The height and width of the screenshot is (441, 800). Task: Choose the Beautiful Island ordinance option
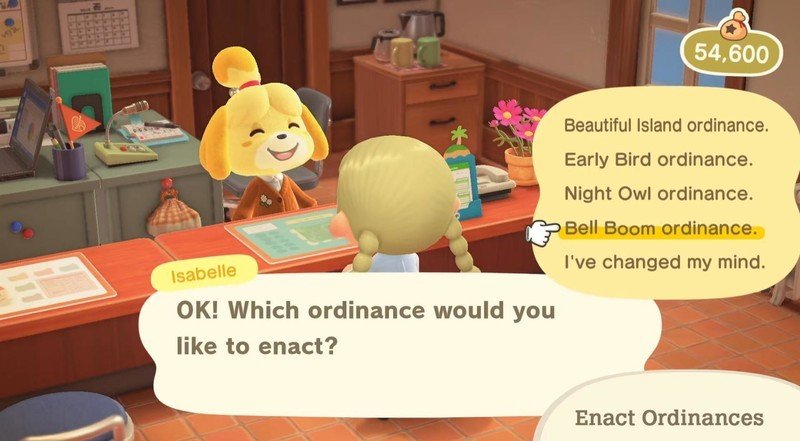(665, 126)
